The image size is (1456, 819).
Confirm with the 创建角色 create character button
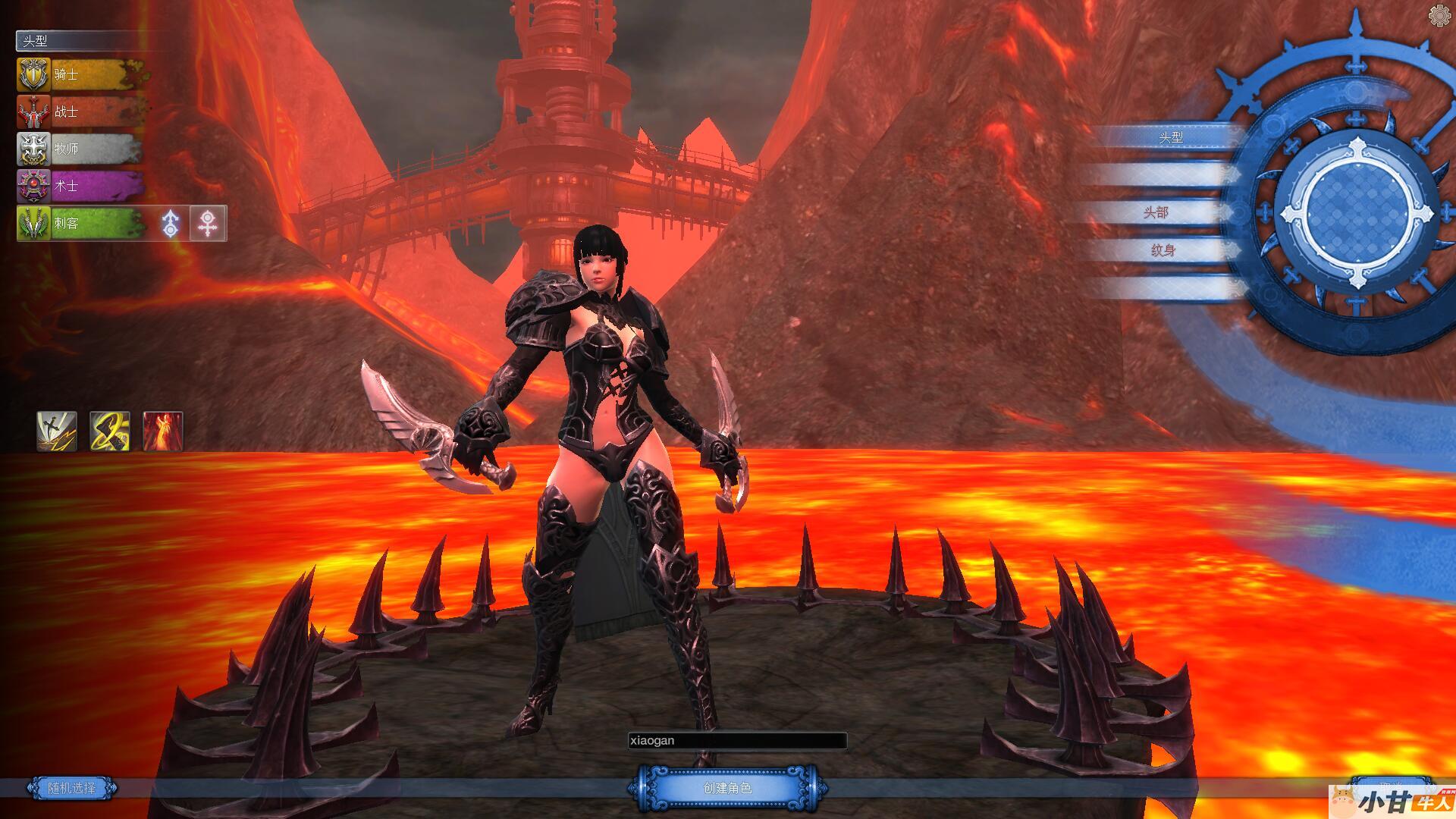727,789
